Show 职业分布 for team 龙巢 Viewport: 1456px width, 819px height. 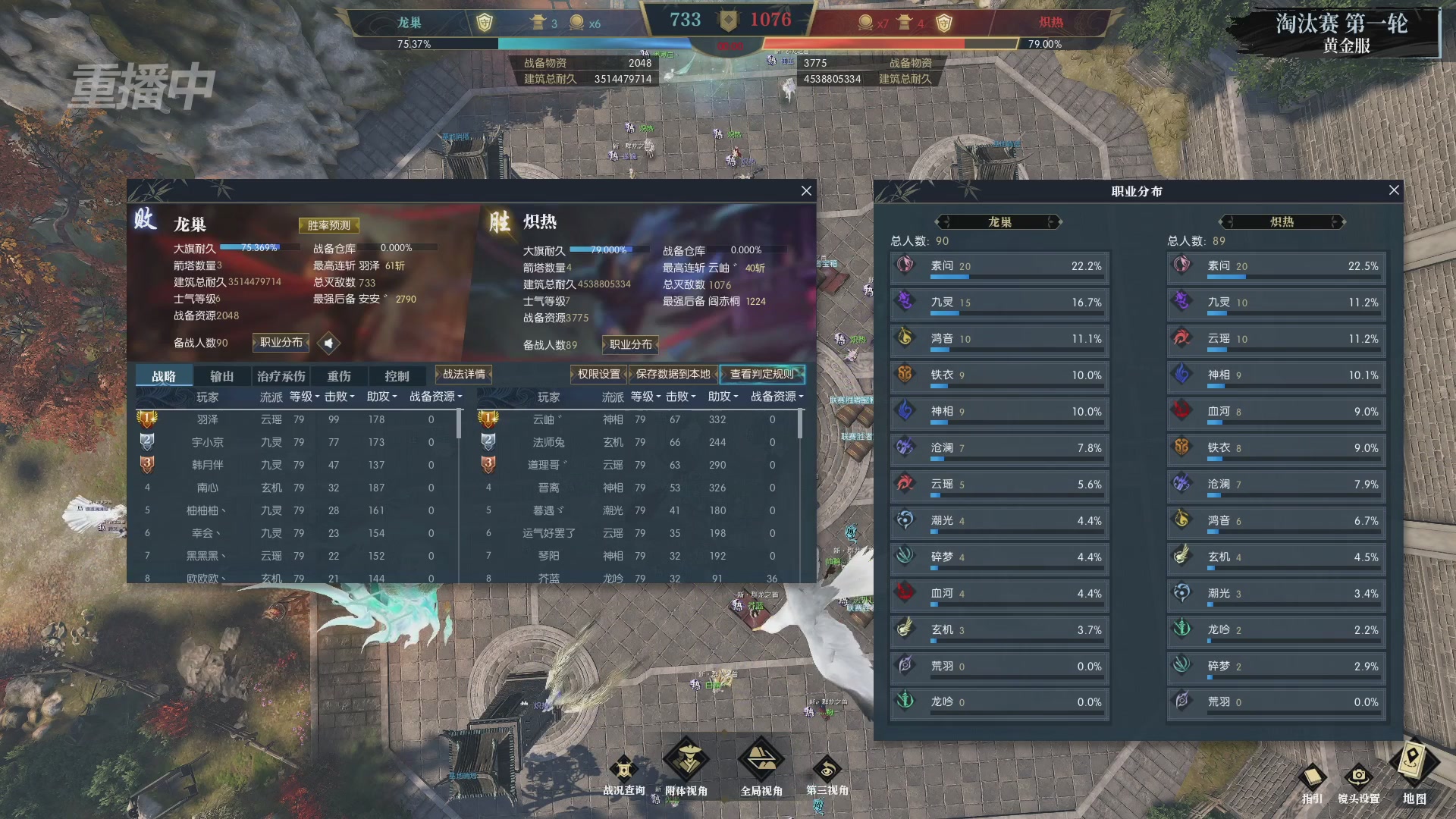coord(281,343)
